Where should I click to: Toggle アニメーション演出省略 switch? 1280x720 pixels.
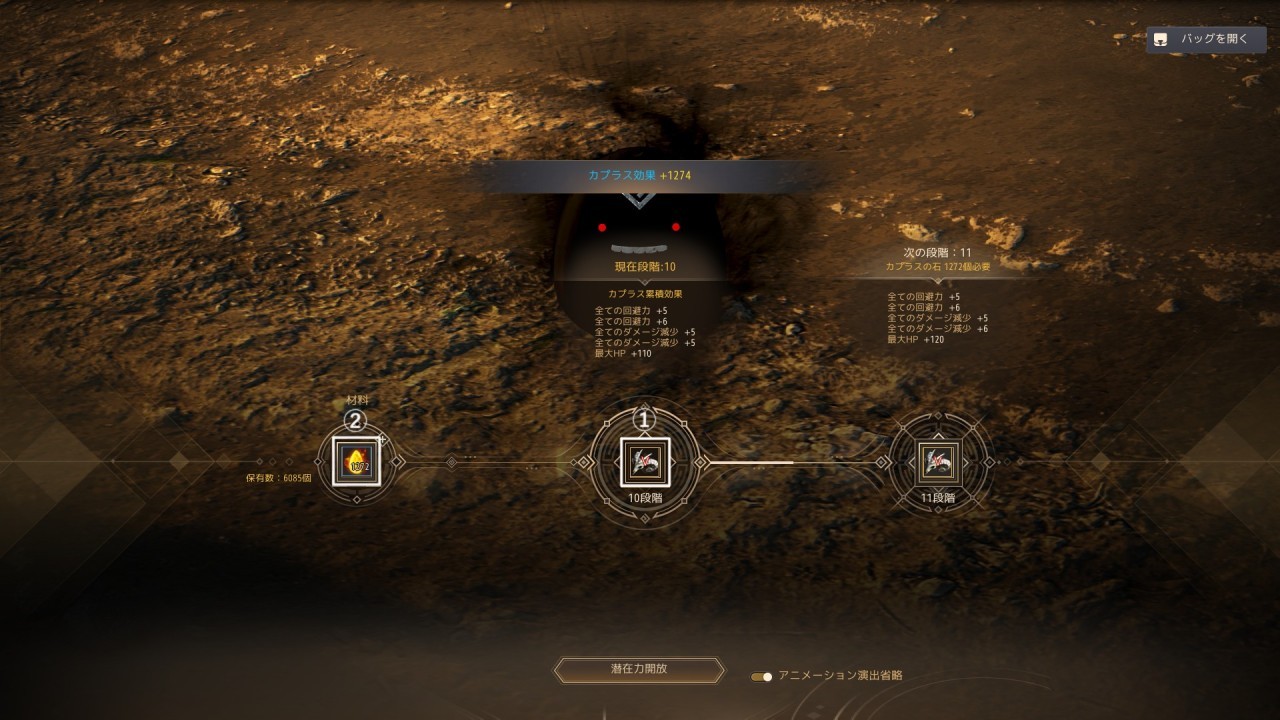(762, 676)
